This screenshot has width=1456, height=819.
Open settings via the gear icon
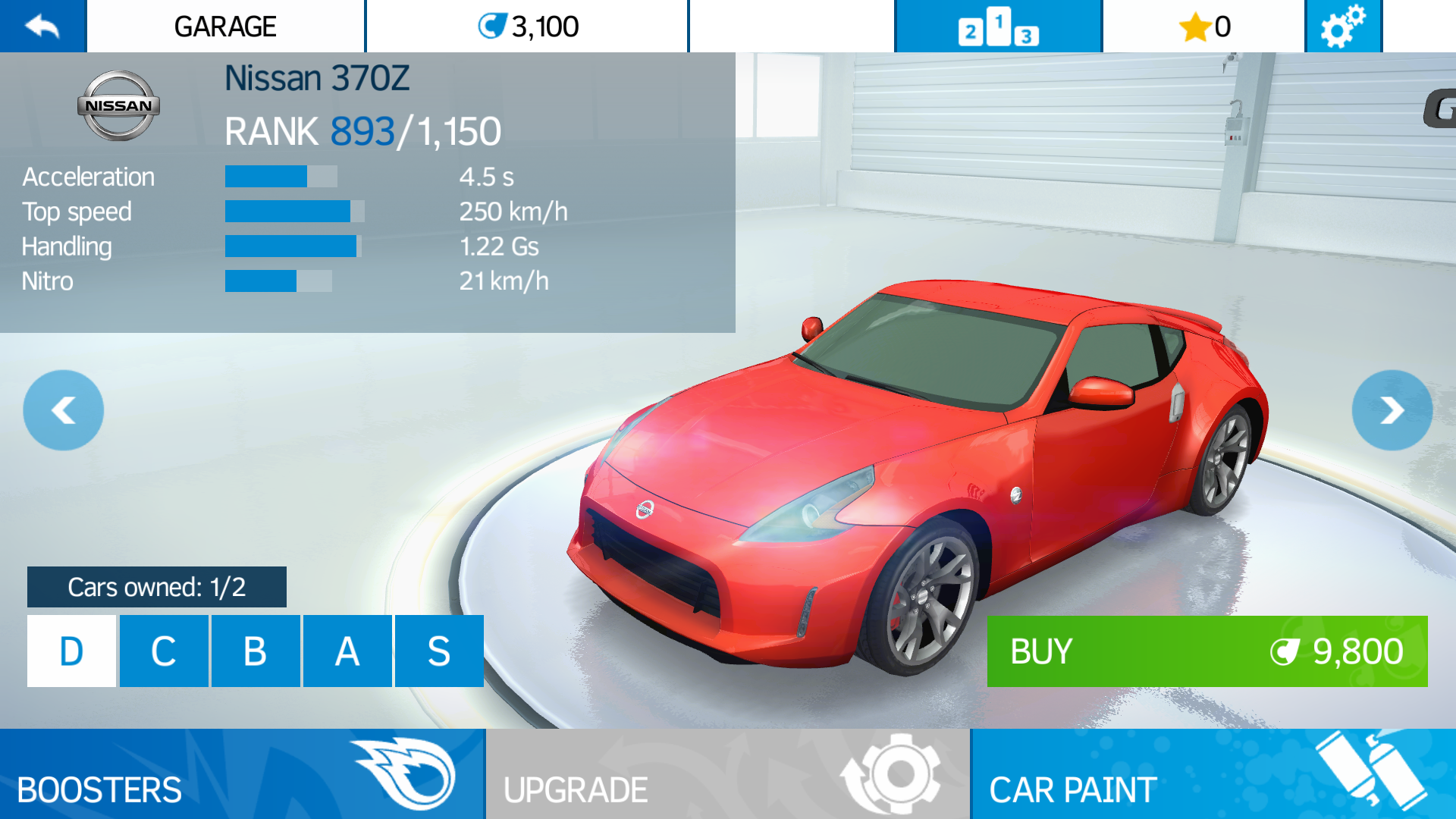click(x=1343, y=27)
